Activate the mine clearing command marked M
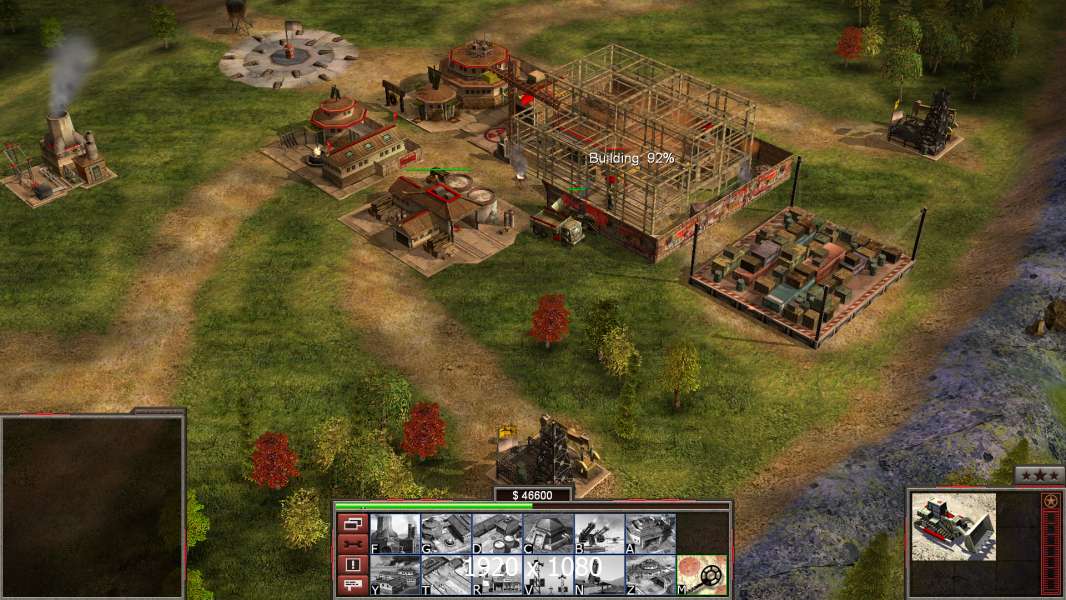Image resolution: width=1066 pixels, height=600 pixels. coord(702,574)
